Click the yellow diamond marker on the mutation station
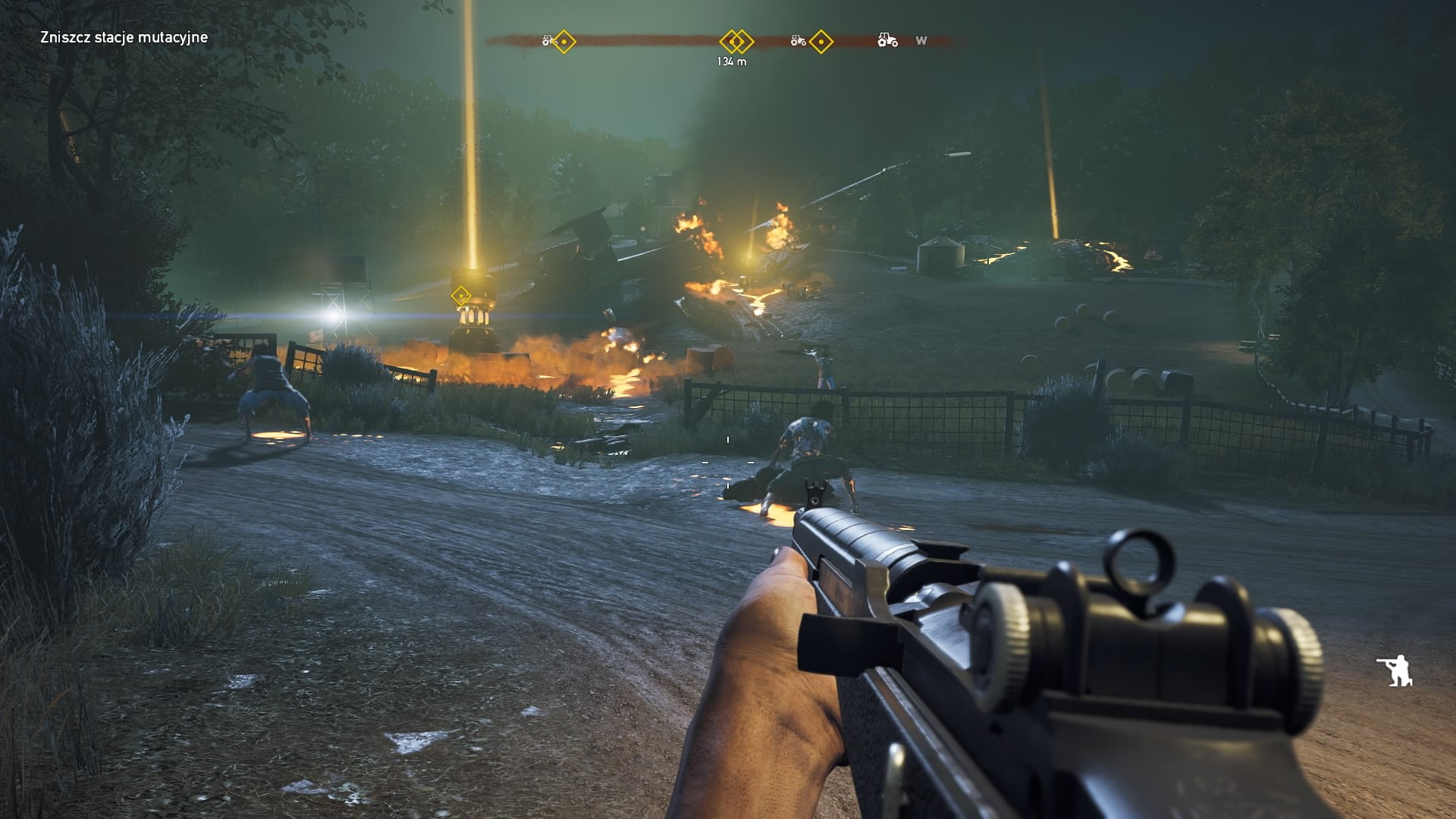Viewport: 1456px width, 819px height. point(460,295)
